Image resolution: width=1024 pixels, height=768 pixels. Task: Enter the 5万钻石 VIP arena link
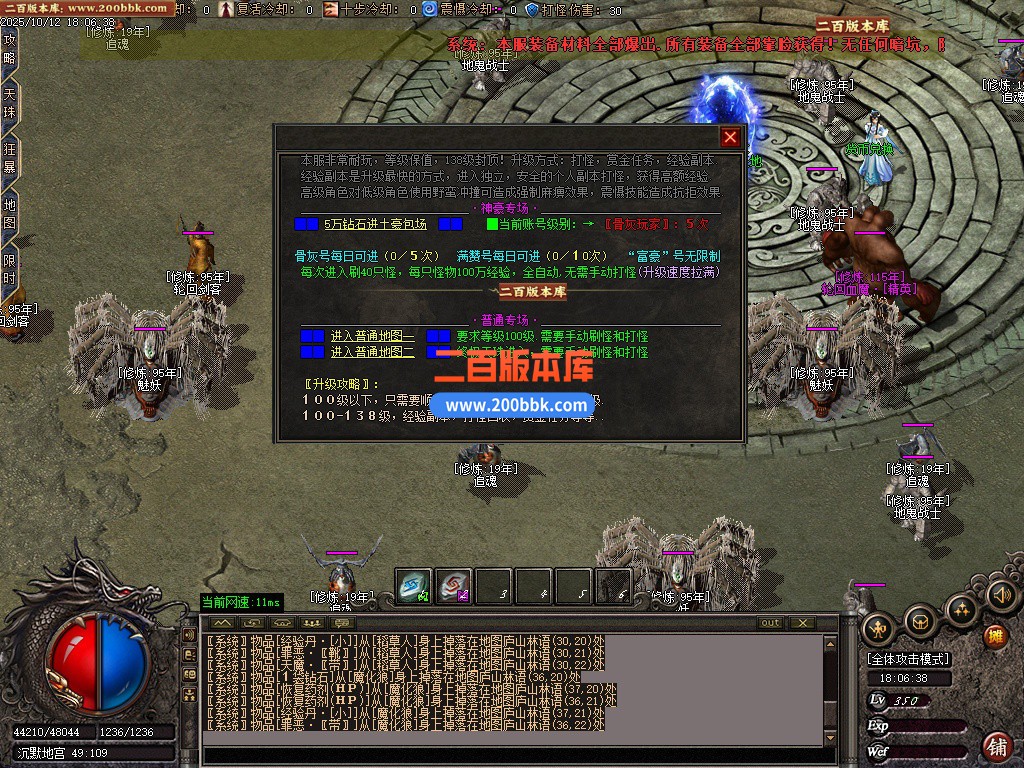[375, 224]
